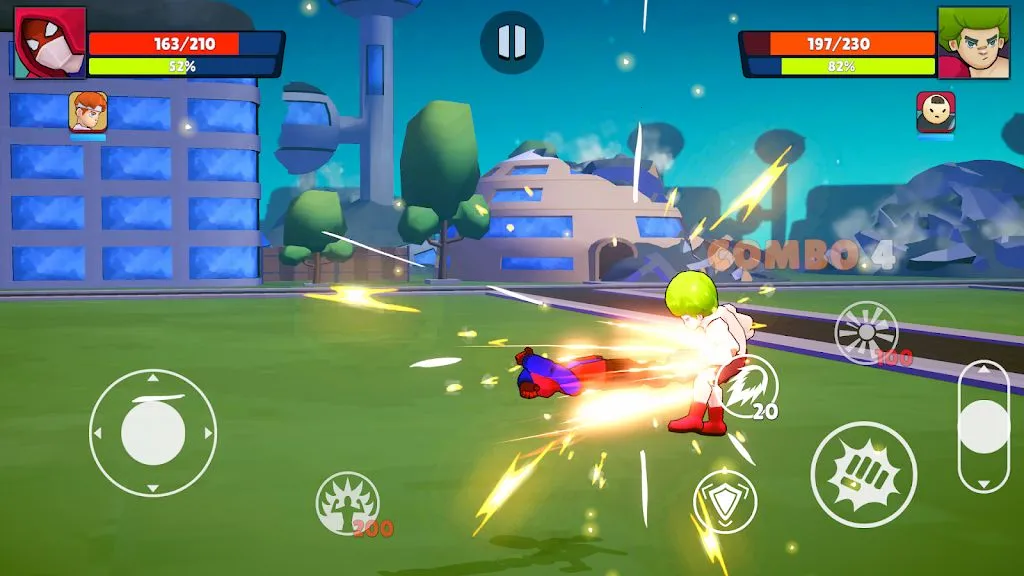Screen dimensions: 1024x576
Task: Tap the vertical fly slider knob
Action: pyautogui.click(x=984, y=427)
